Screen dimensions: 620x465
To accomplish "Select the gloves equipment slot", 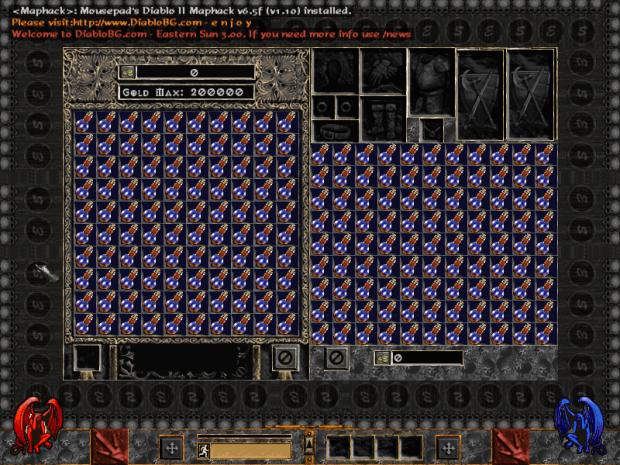I will click(x=385, y=72).
